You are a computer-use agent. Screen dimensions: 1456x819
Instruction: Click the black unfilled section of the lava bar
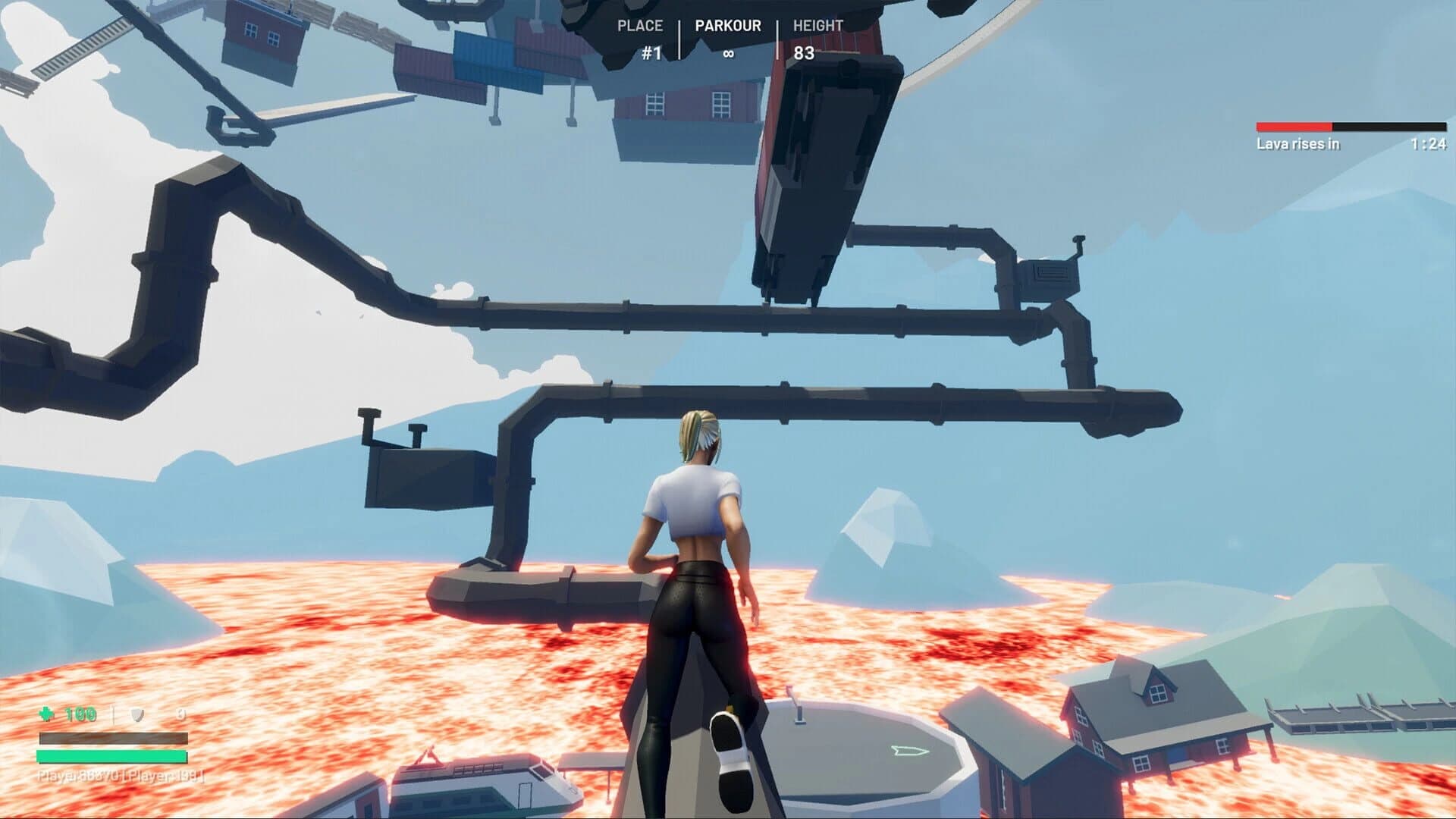[x=1388, y=127]
